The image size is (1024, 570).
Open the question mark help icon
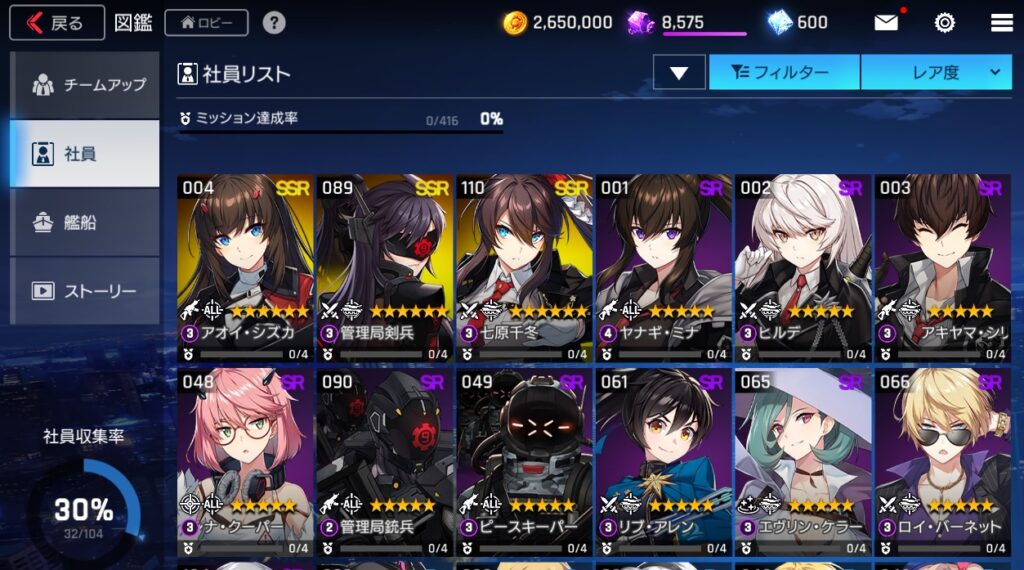coord(273,22)
